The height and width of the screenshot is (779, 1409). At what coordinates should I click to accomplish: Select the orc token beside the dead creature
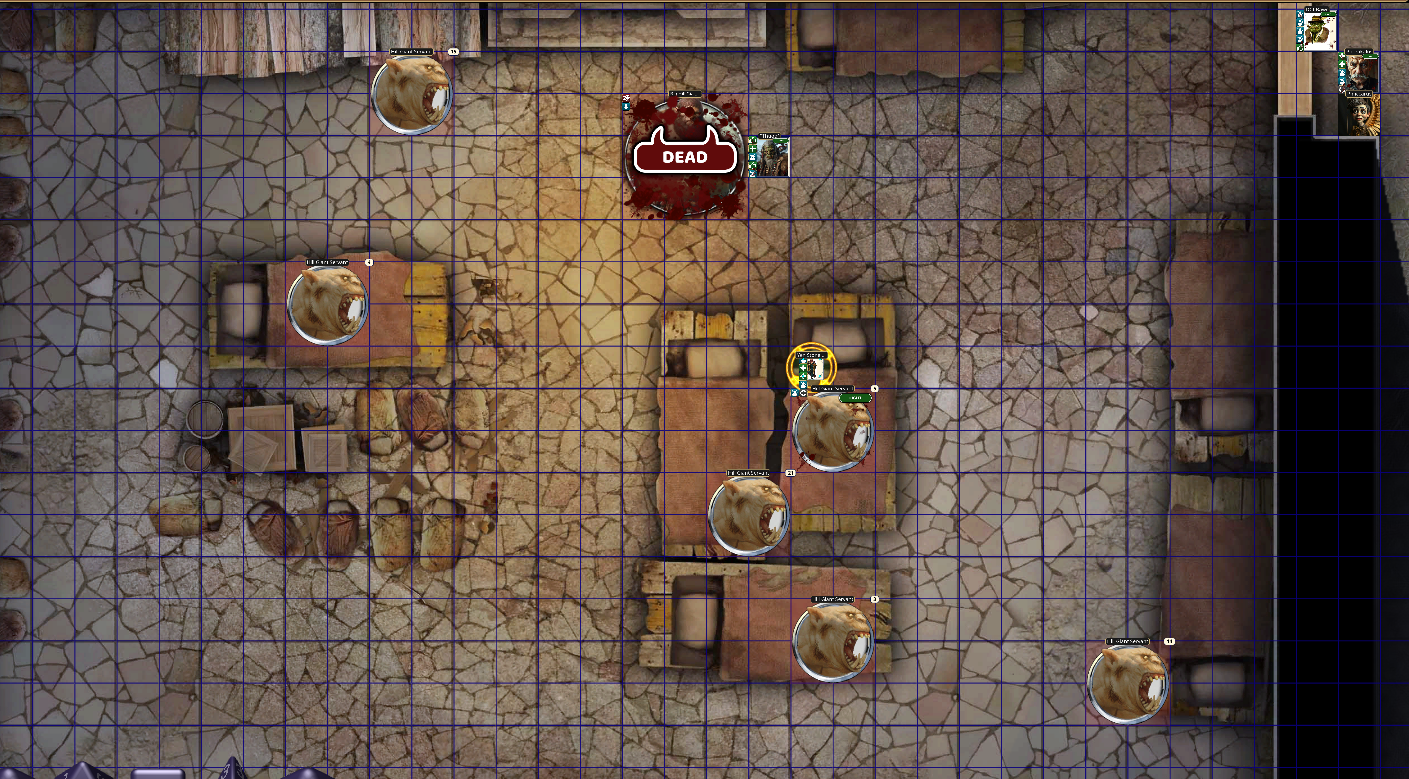(771, 157)
